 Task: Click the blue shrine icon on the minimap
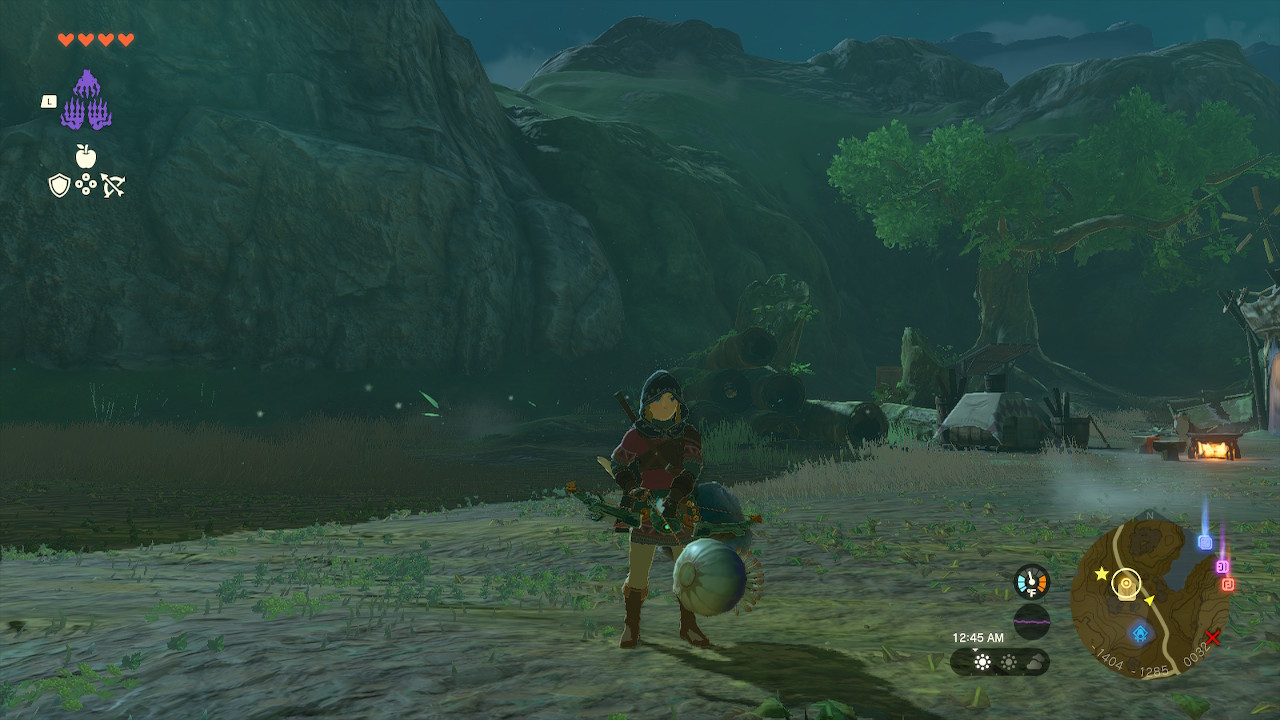point(1140,632)
